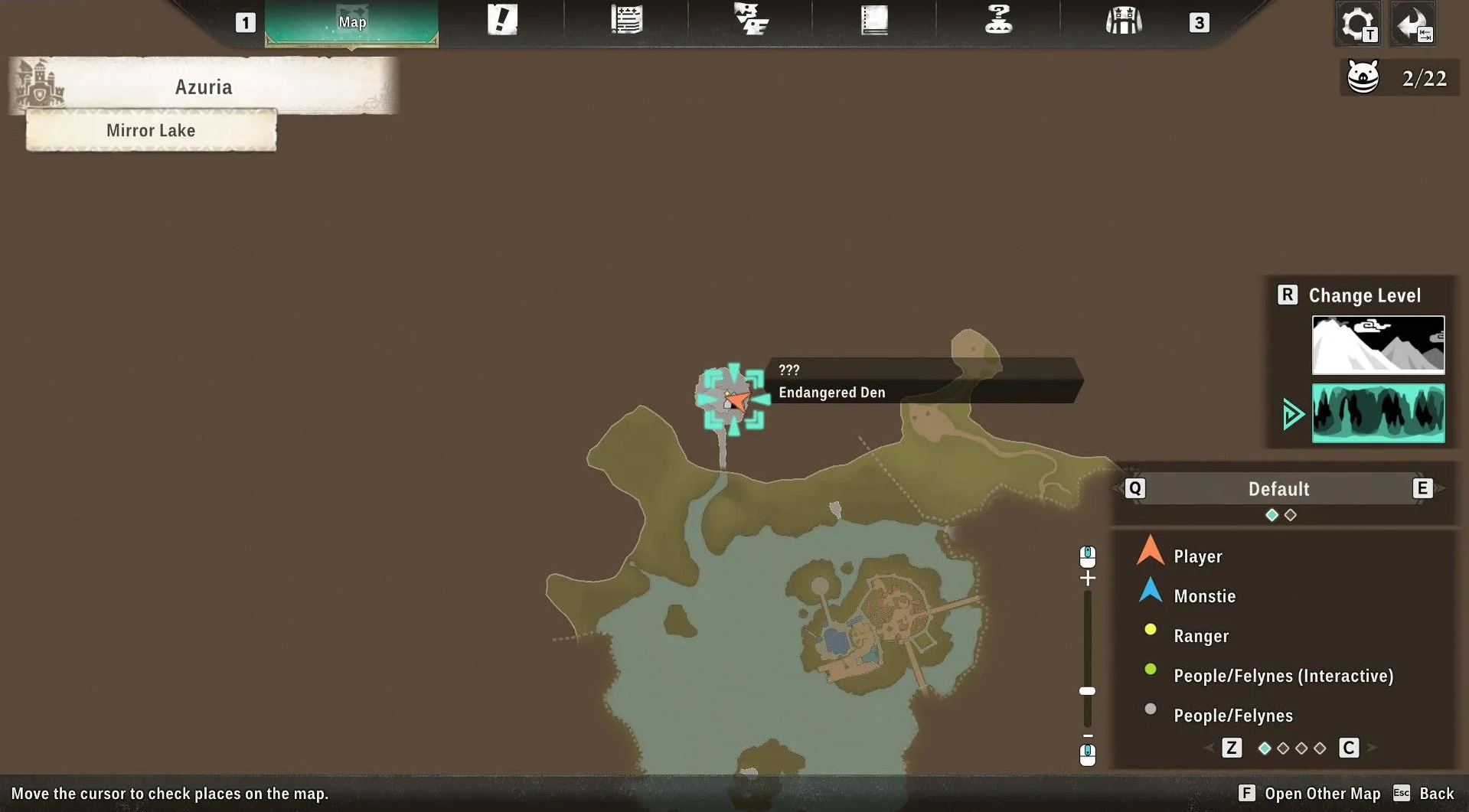Open the exclamation mark quest tab
Viewport: 1469px width, 812px height.
(x=502, y=20)
